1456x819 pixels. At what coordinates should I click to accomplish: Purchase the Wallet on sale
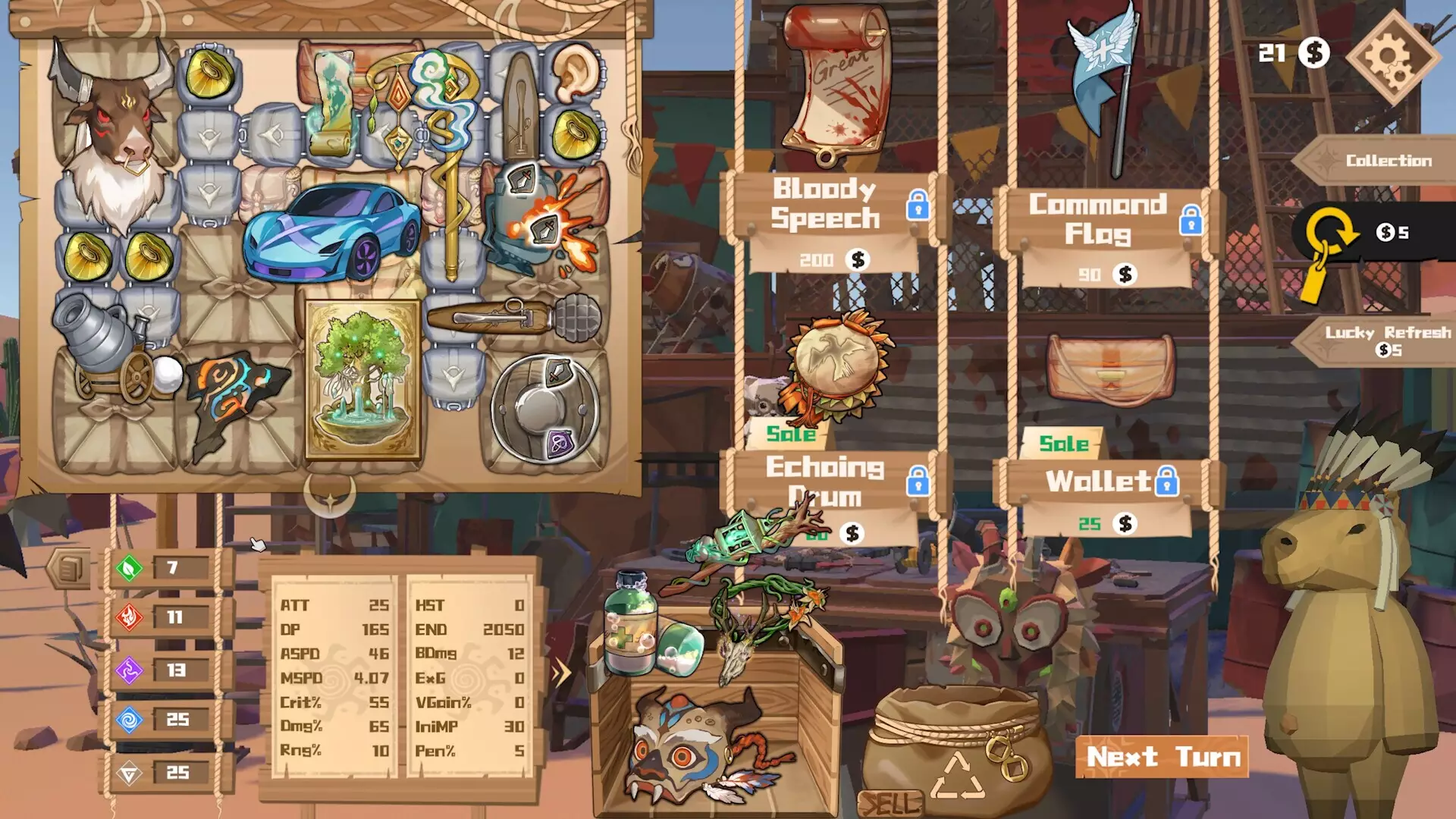point(1111,369)
